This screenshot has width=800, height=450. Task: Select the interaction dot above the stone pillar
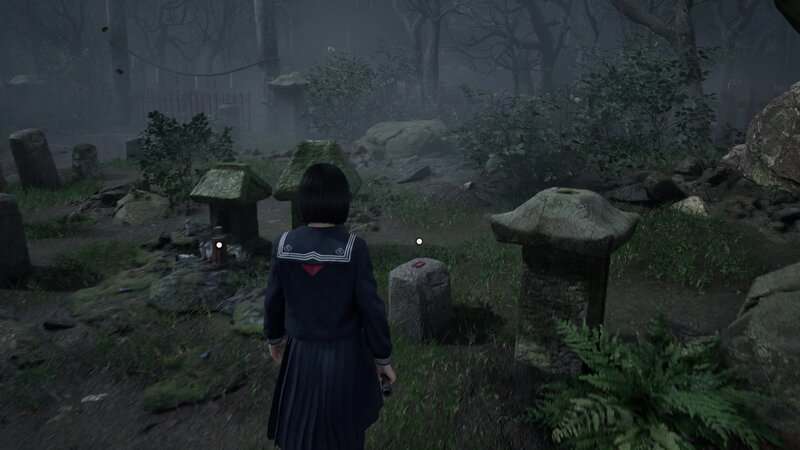point(419,241)
